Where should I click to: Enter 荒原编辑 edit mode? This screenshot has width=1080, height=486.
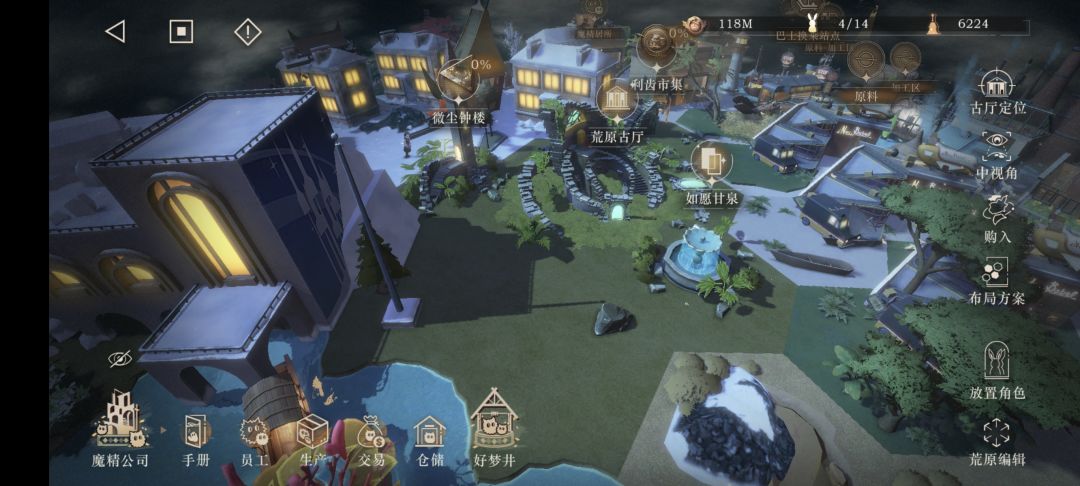pos(997,440)
